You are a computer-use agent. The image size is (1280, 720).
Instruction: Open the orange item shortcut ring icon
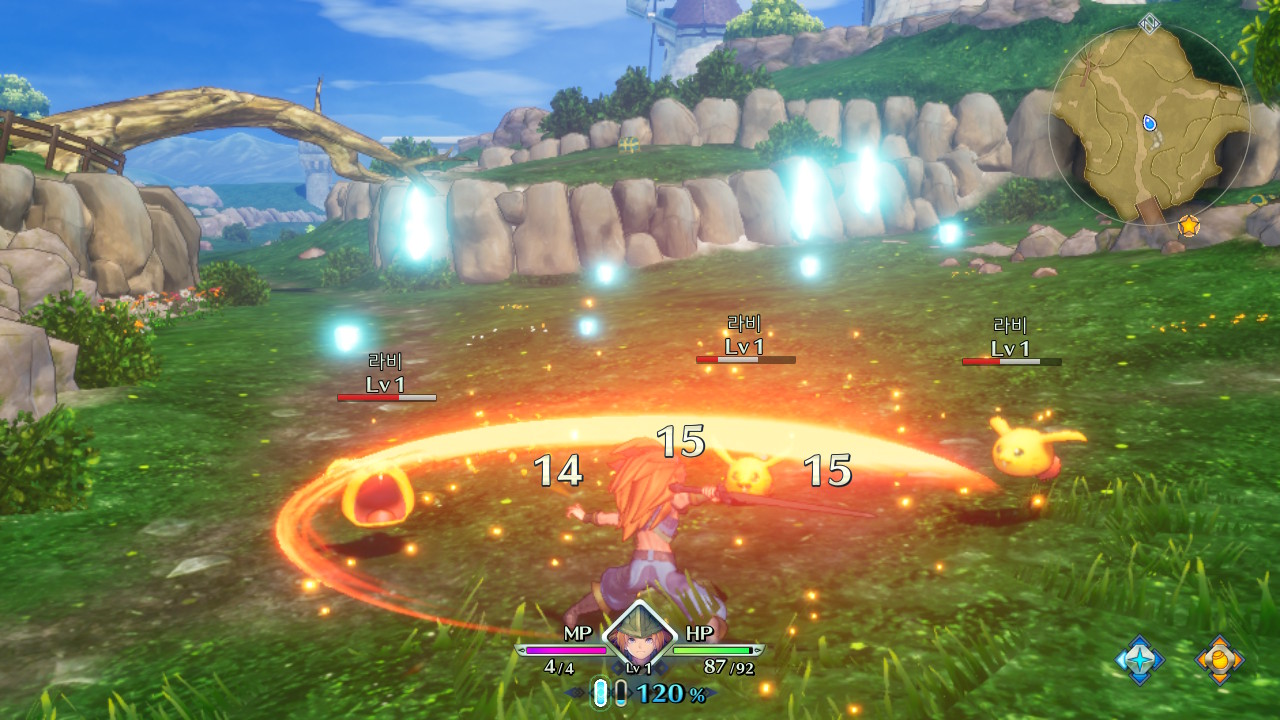tap(1220, 659)
